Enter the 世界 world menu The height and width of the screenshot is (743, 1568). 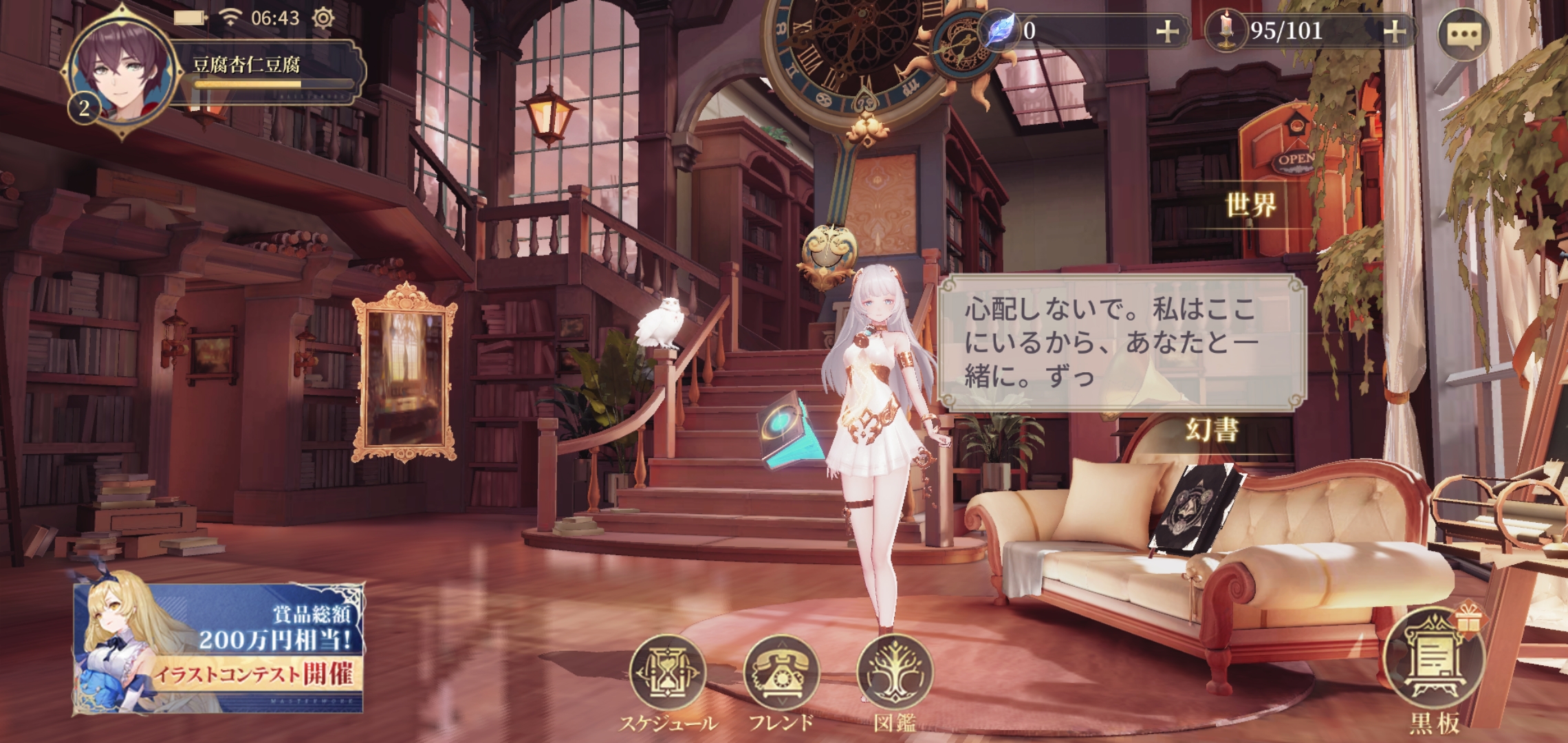1250,205
